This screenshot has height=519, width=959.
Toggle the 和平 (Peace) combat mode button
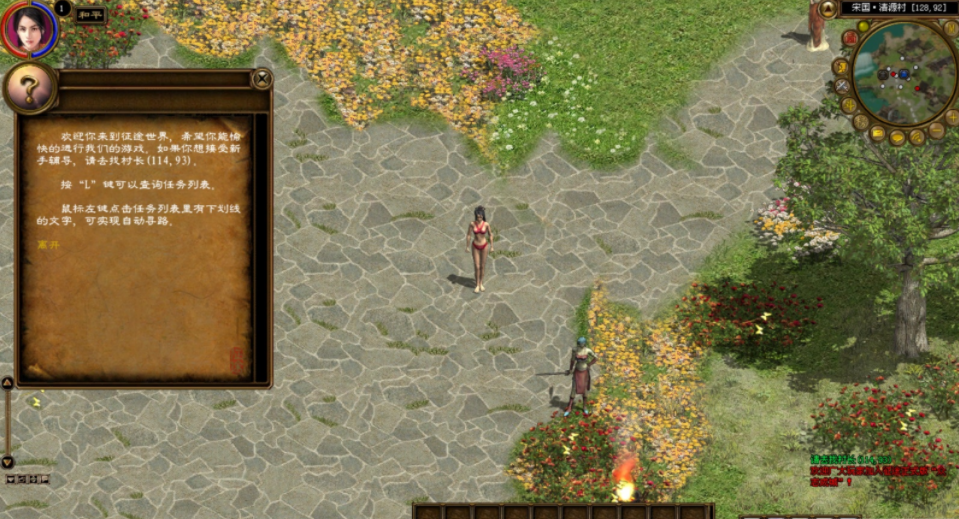[x=90, y=15]
